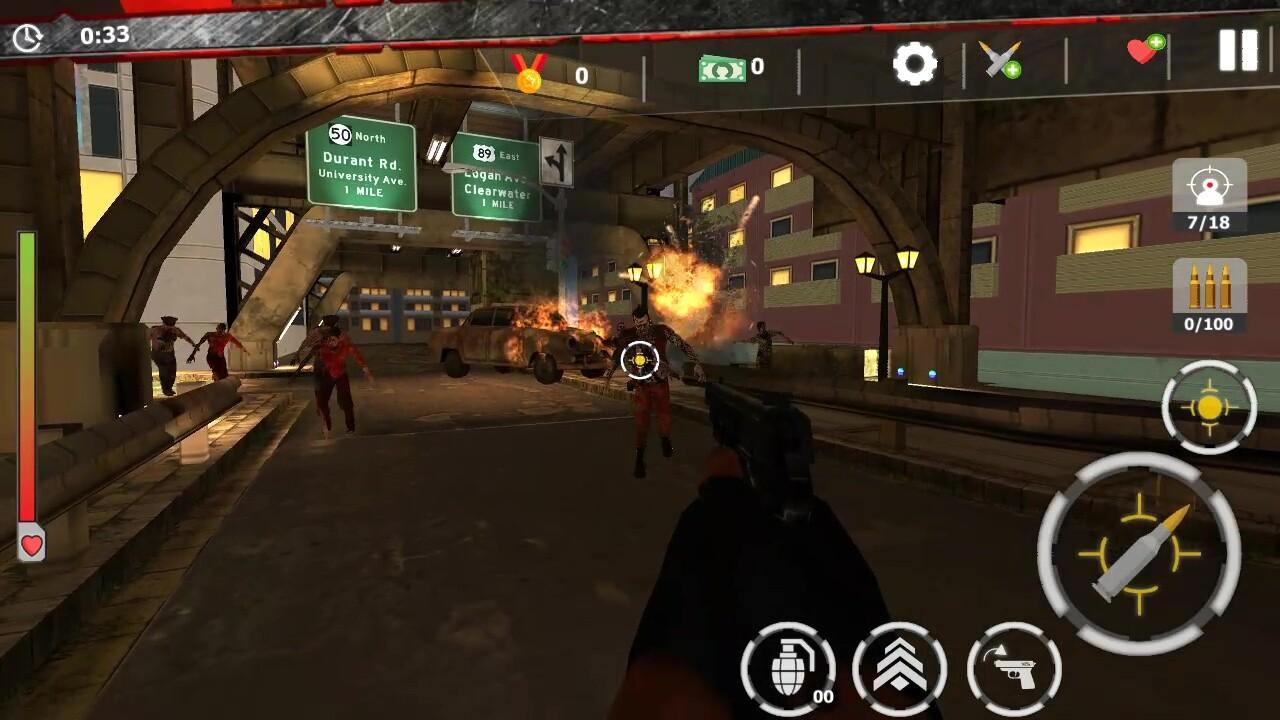This screenshot has height=720, width=1280.
Task: Tap the rank chevrons upgrade icon
Action: 899,668
